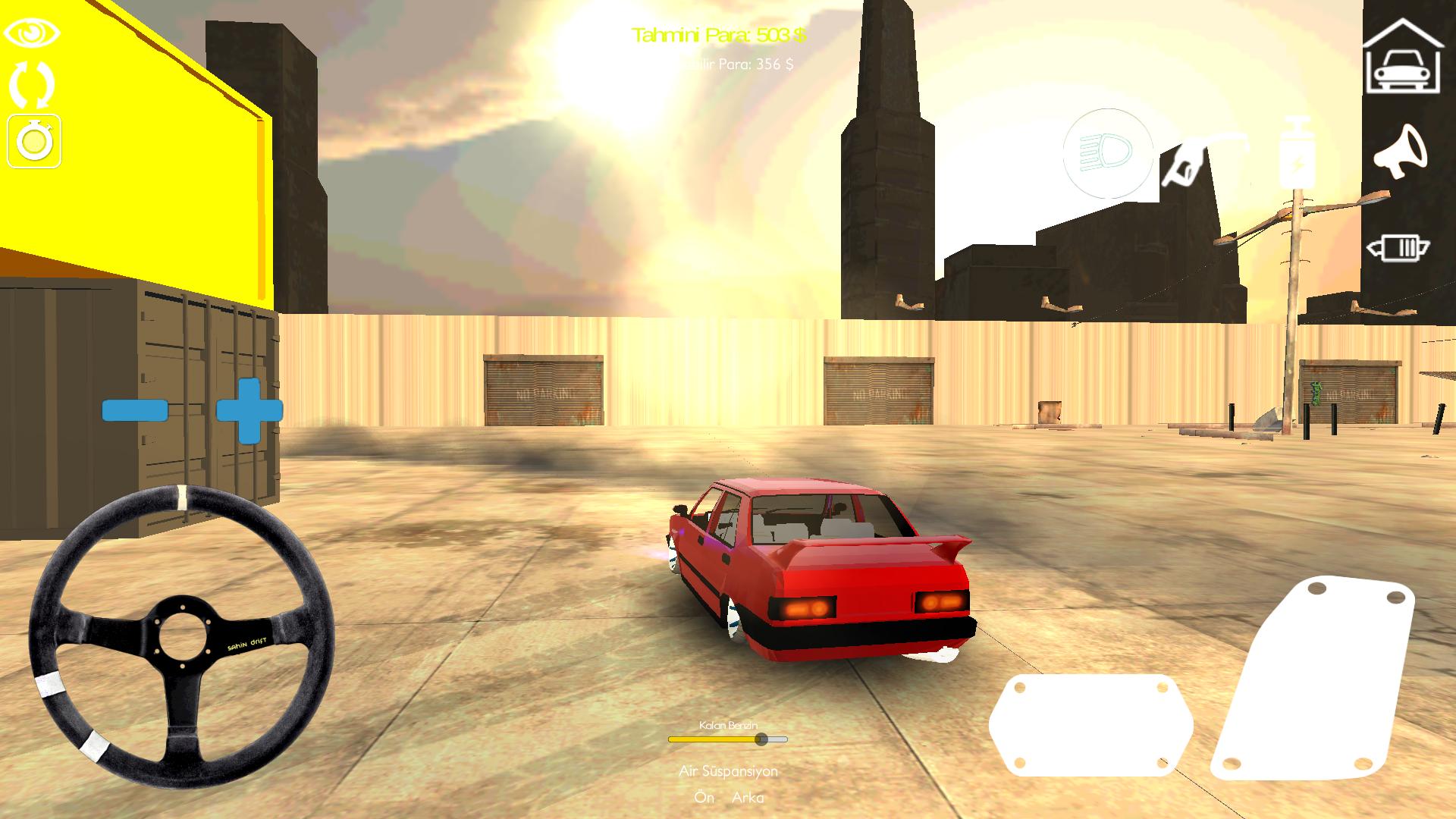Tap Ön to raise front suspension

(x=704, y=798)
